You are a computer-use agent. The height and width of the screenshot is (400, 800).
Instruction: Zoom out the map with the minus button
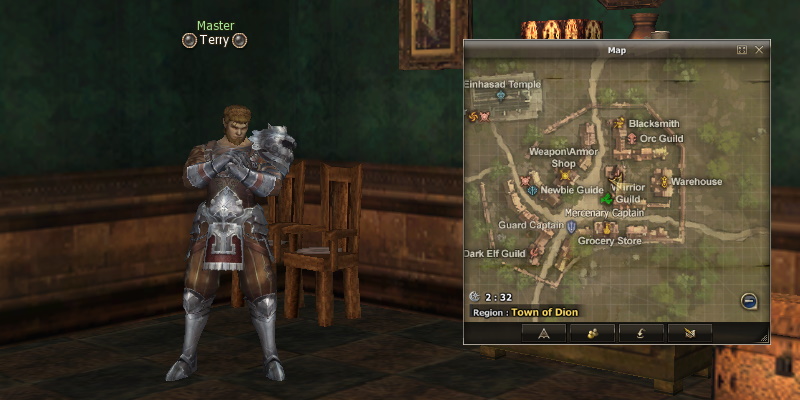click(749, 301)
